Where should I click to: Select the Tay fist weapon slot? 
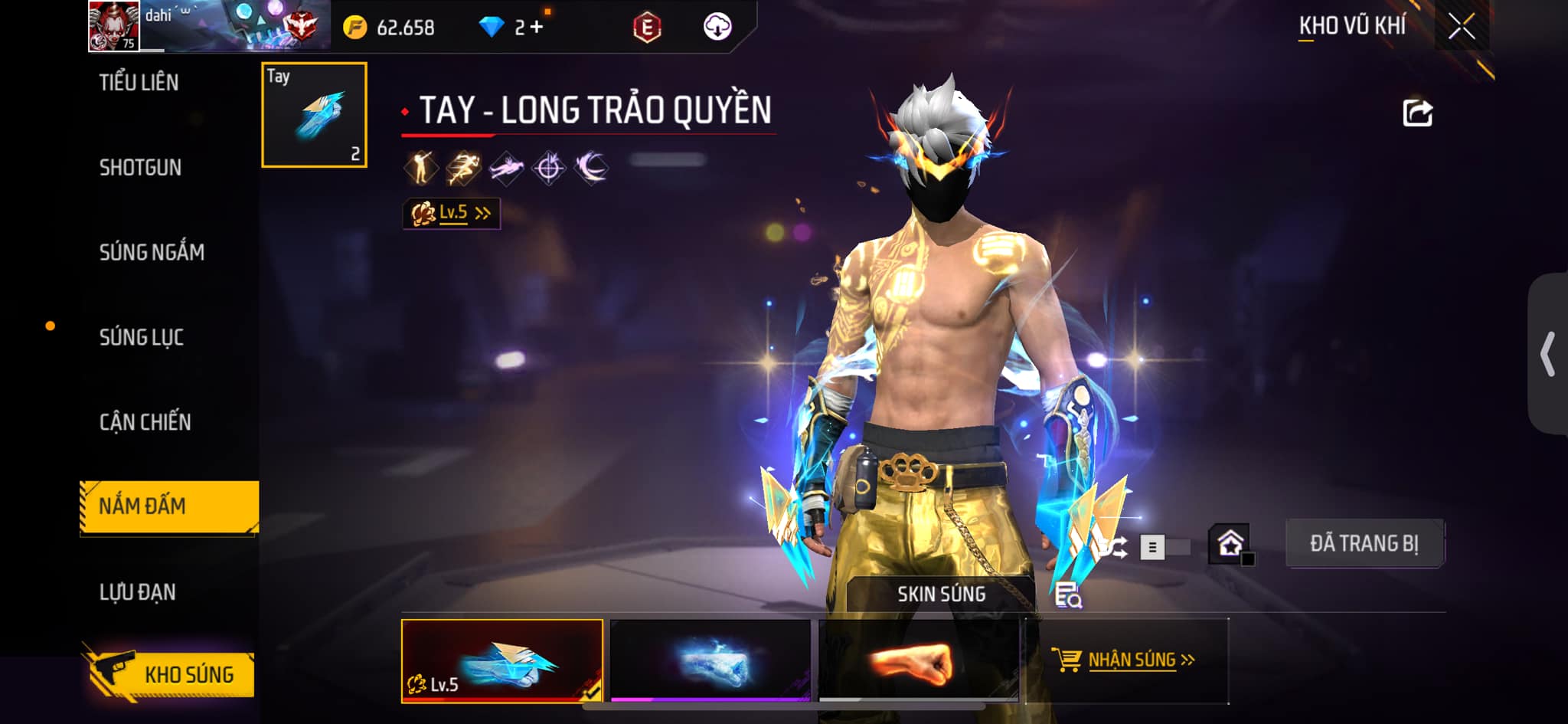click(314, 115)
